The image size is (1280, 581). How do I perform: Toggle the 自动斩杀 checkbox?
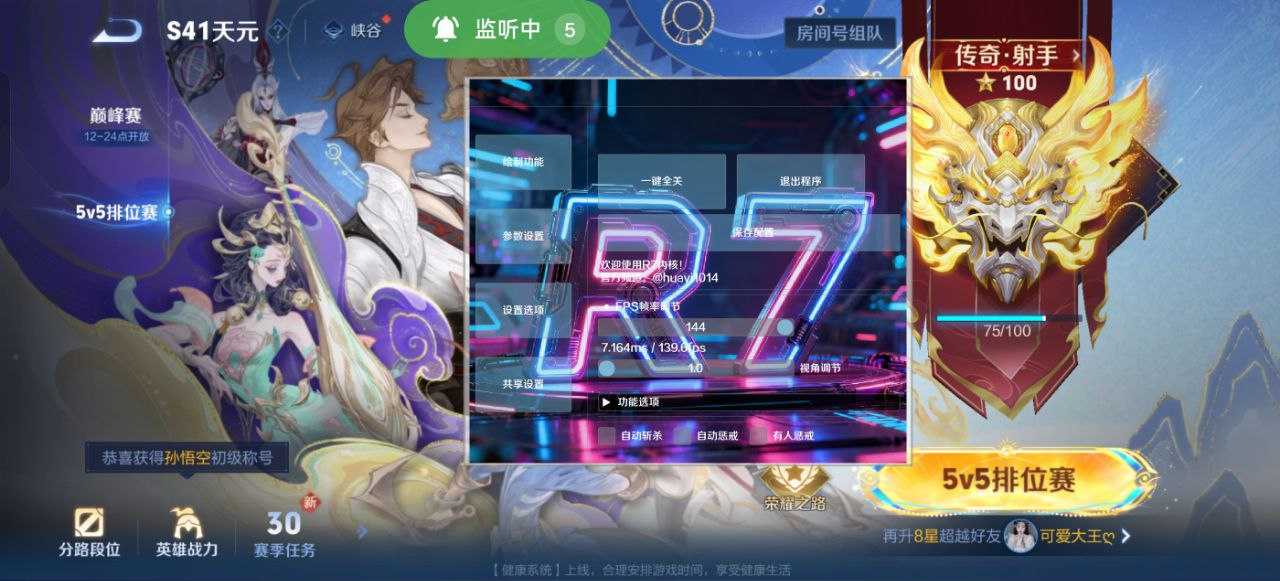tap(607, 435)
